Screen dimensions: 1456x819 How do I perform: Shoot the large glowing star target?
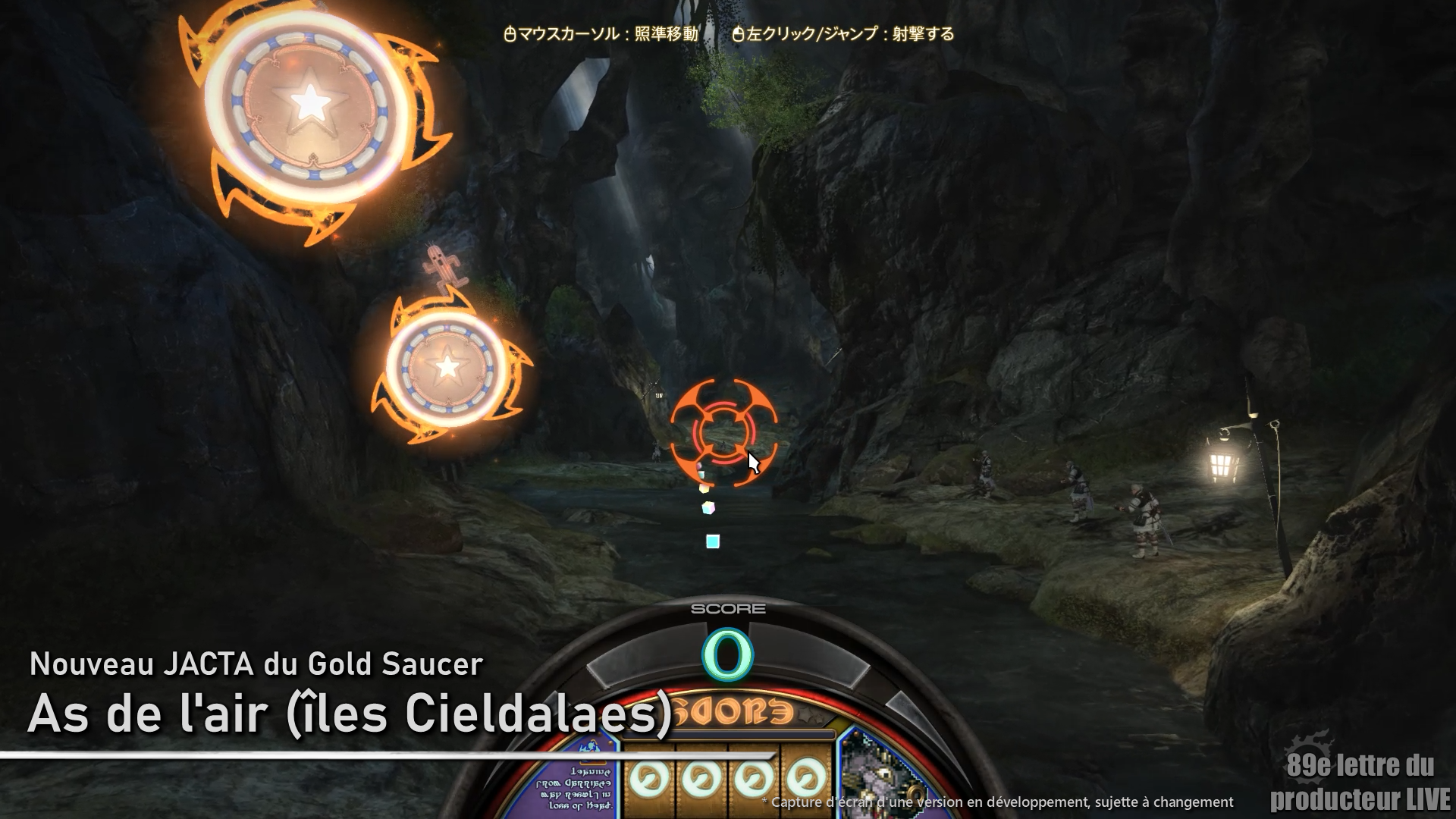[309, 102]
